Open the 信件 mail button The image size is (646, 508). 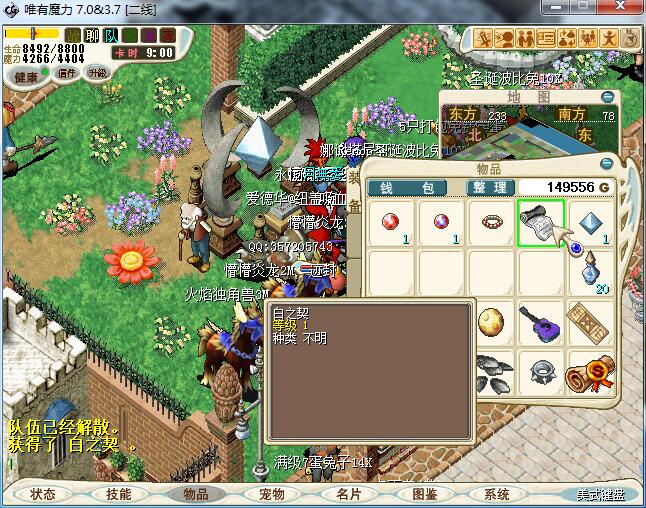[67, 74]
